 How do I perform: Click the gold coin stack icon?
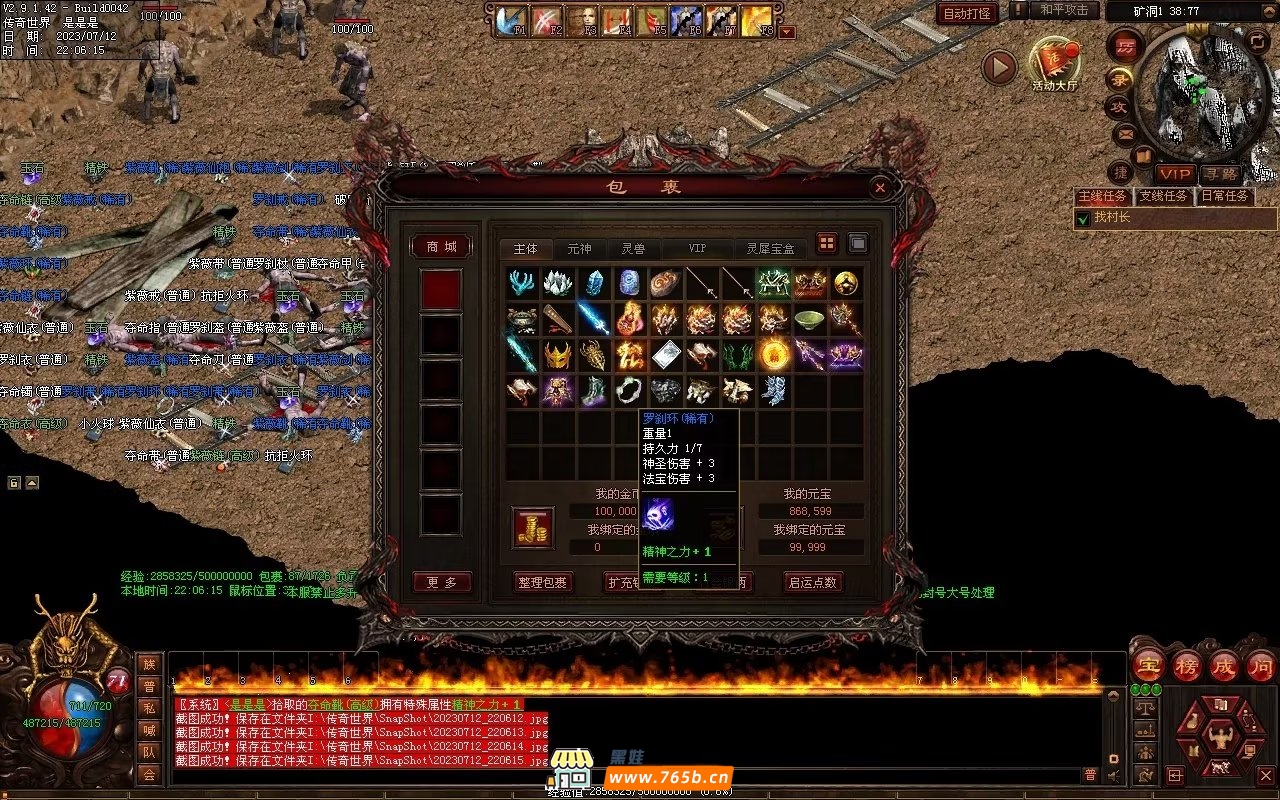click(533, 527)
